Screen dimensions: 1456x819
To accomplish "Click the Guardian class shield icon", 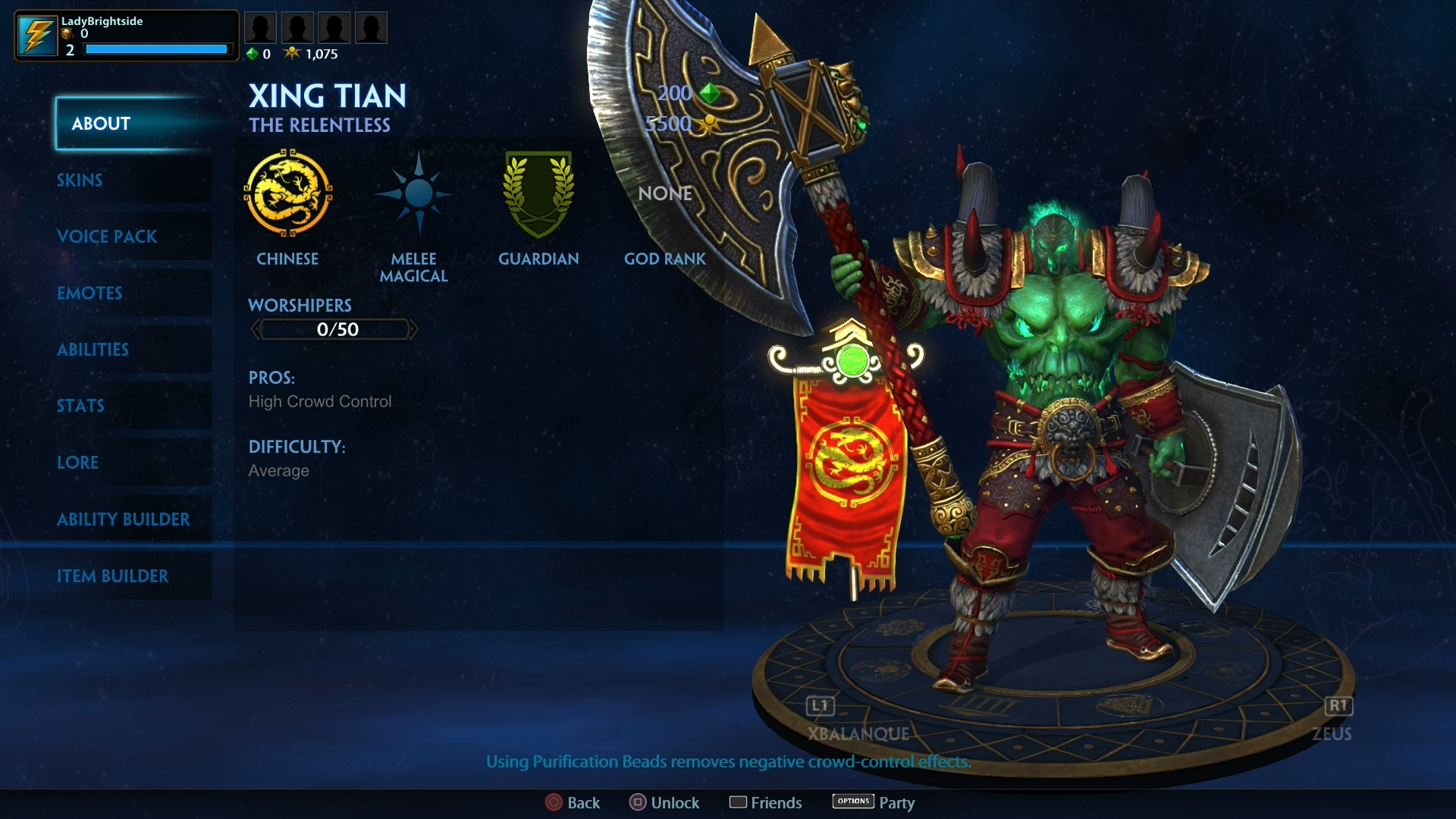I will pyautogui.click(x=538, y=196).
